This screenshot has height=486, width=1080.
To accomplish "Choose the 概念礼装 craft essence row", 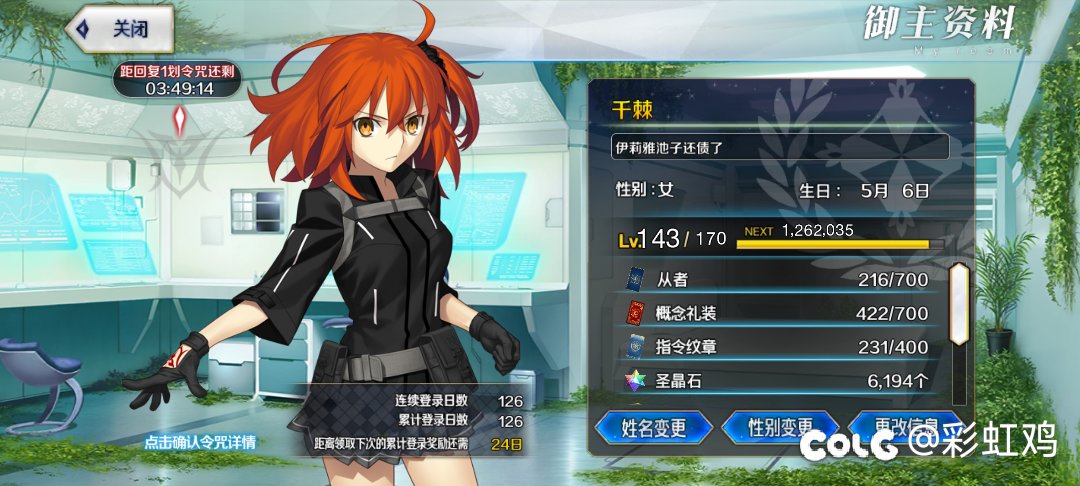I will pyautogui.click(x=780, y=313).
